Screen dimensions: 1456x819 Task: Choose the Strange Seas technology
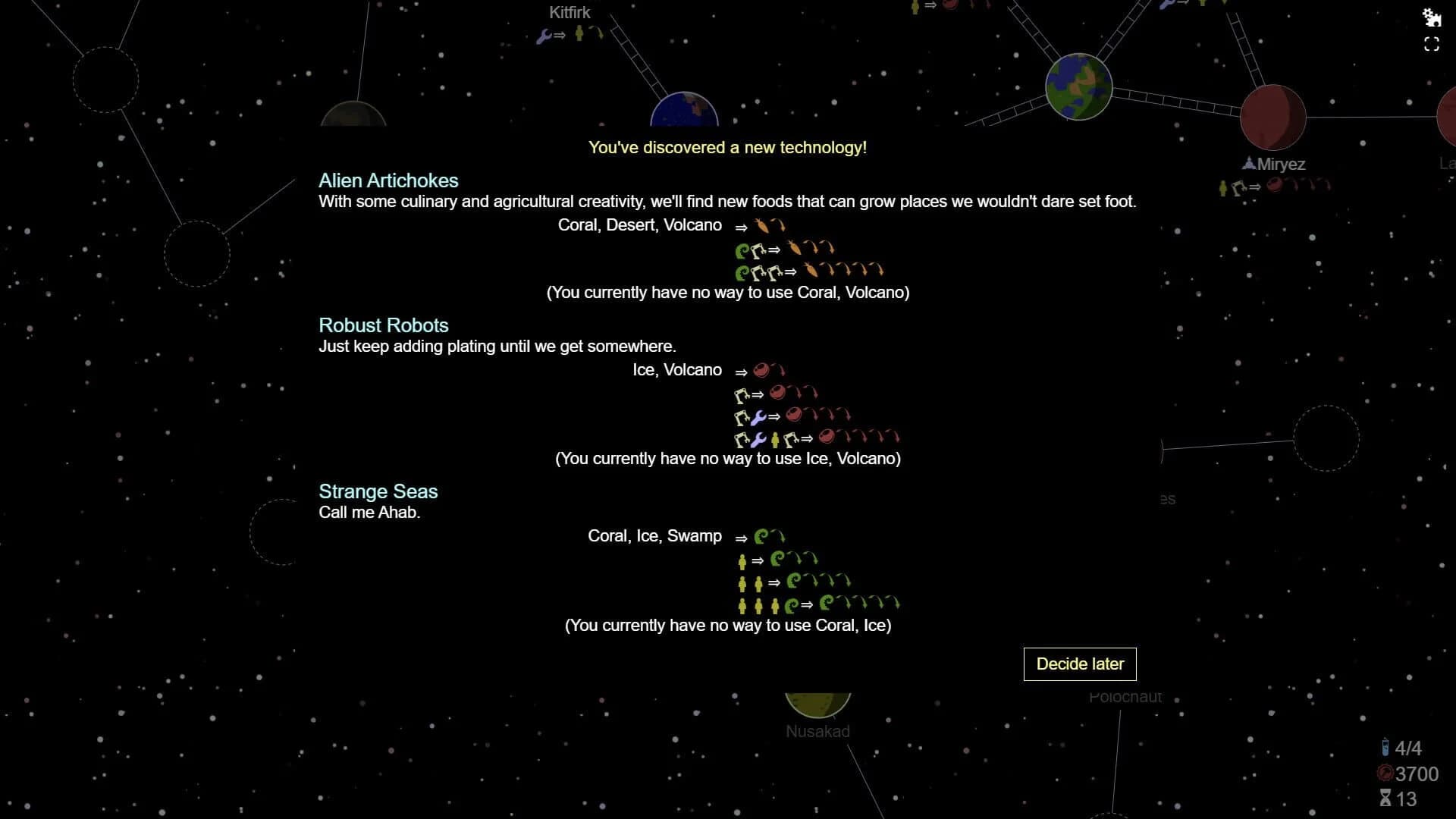[x=378, y=491]
